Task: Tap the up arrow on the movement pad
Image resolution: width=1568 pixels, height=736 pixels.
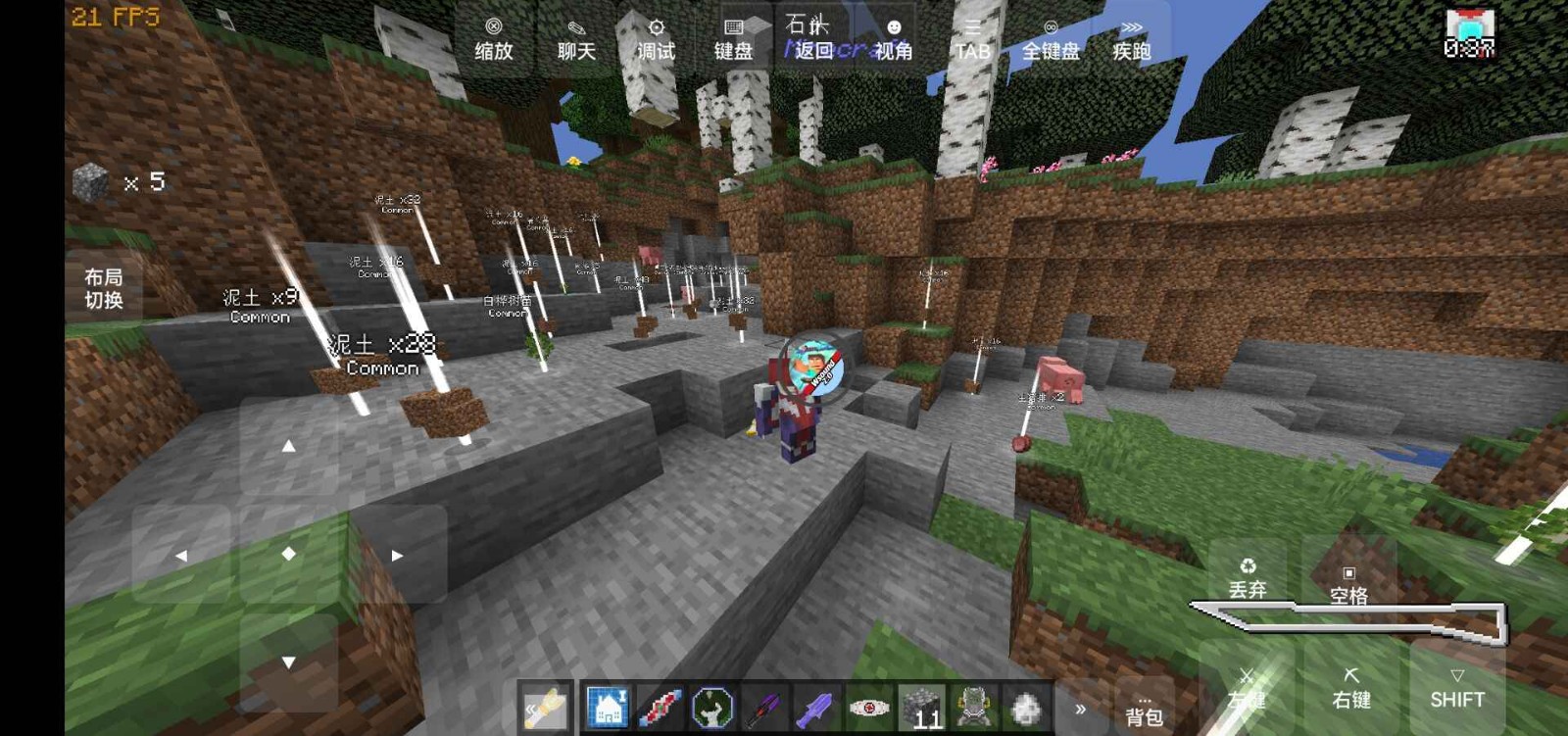Action: click(288, 446)
